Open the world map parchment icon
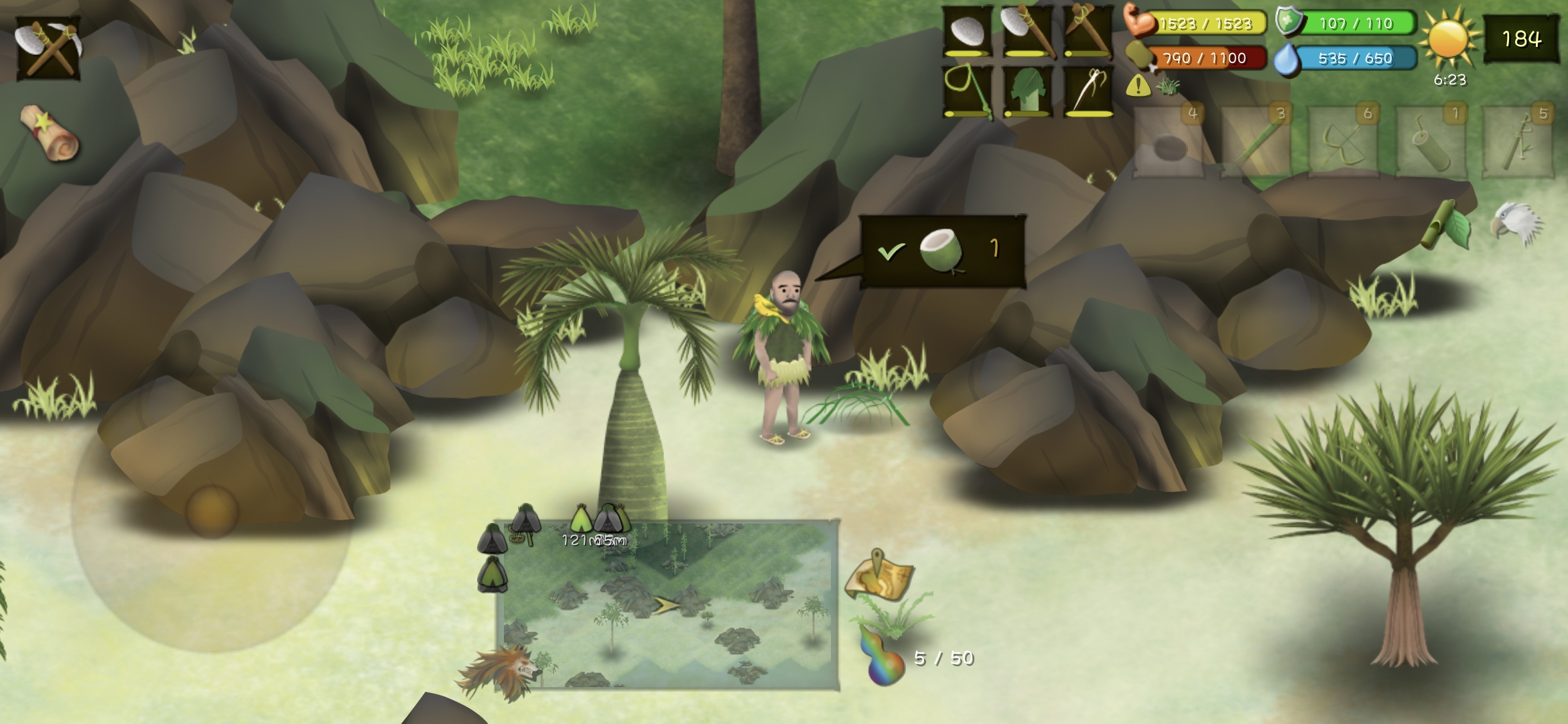Image resolution: width=1568 pixels, height=724 pixels. pos(879,576)
